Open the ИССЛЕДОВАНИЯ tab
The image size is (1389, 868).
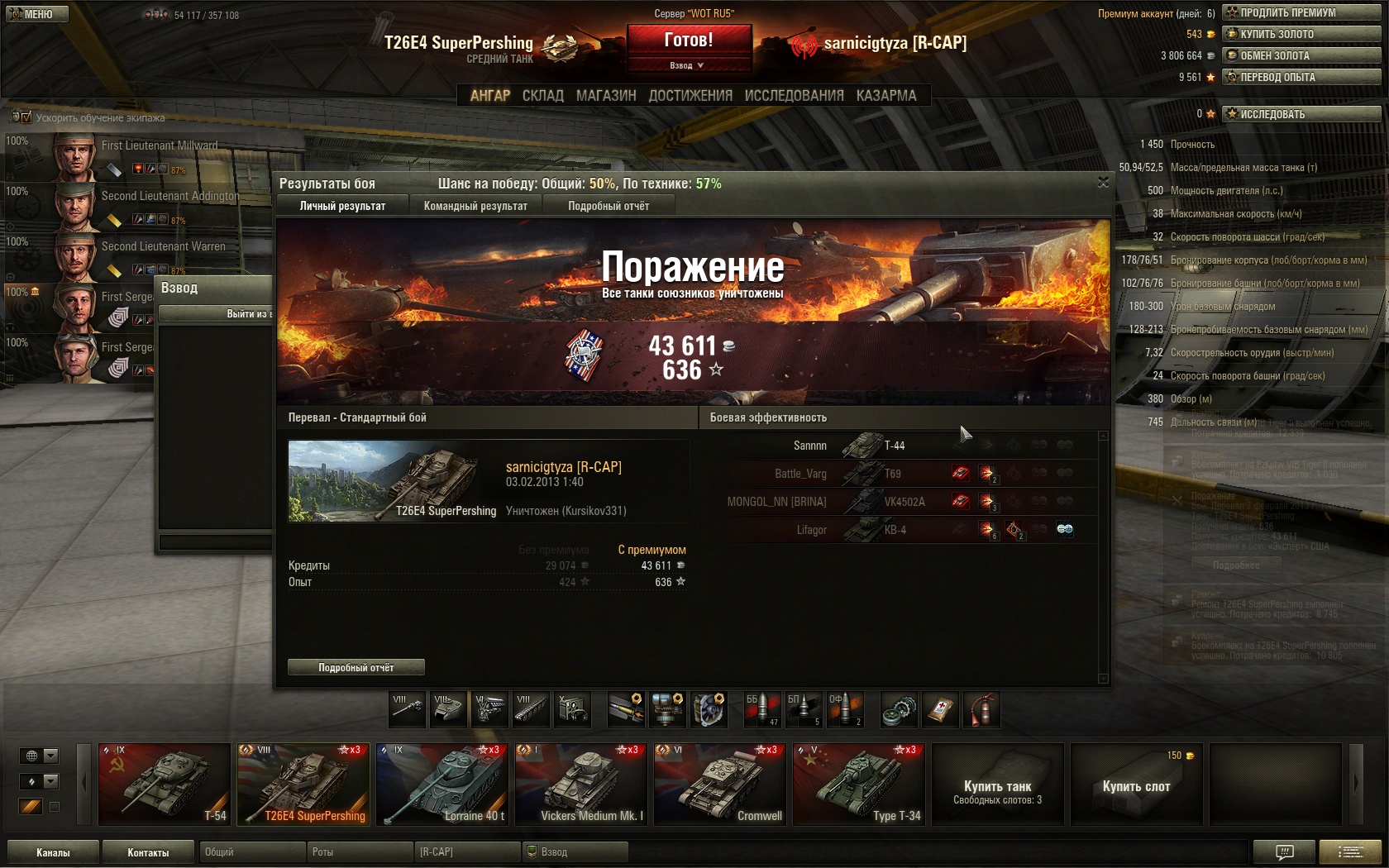click(794, 96)
